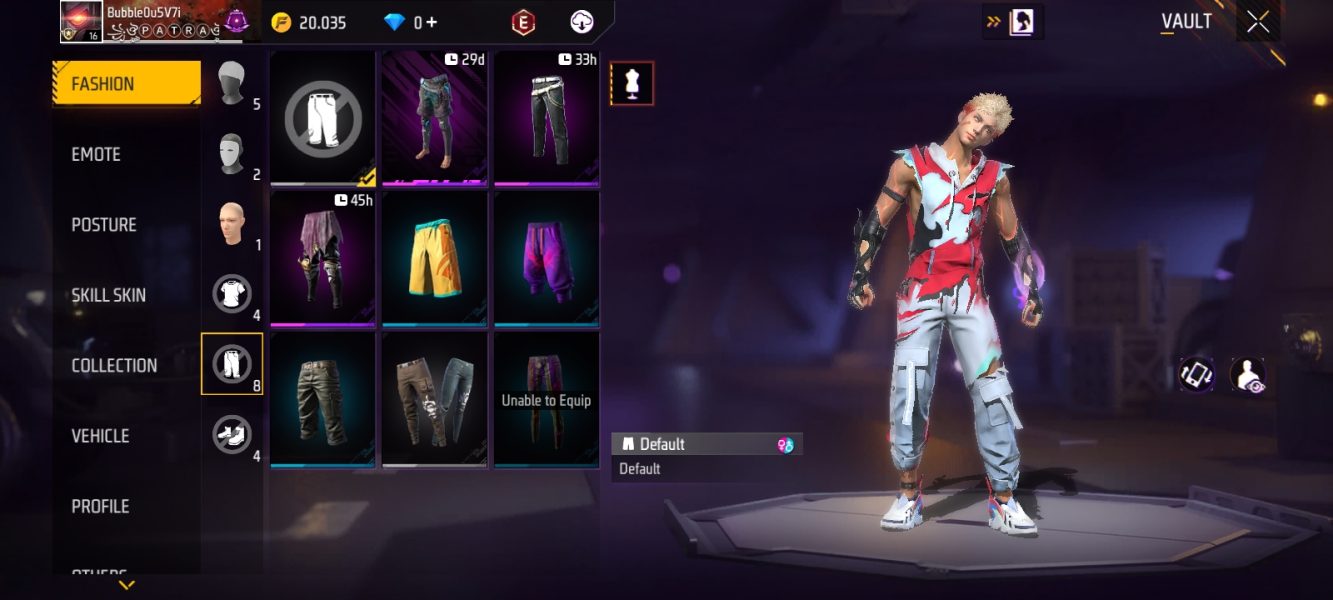
Task: Select the yellow shorts item
Action: point(435,258)
